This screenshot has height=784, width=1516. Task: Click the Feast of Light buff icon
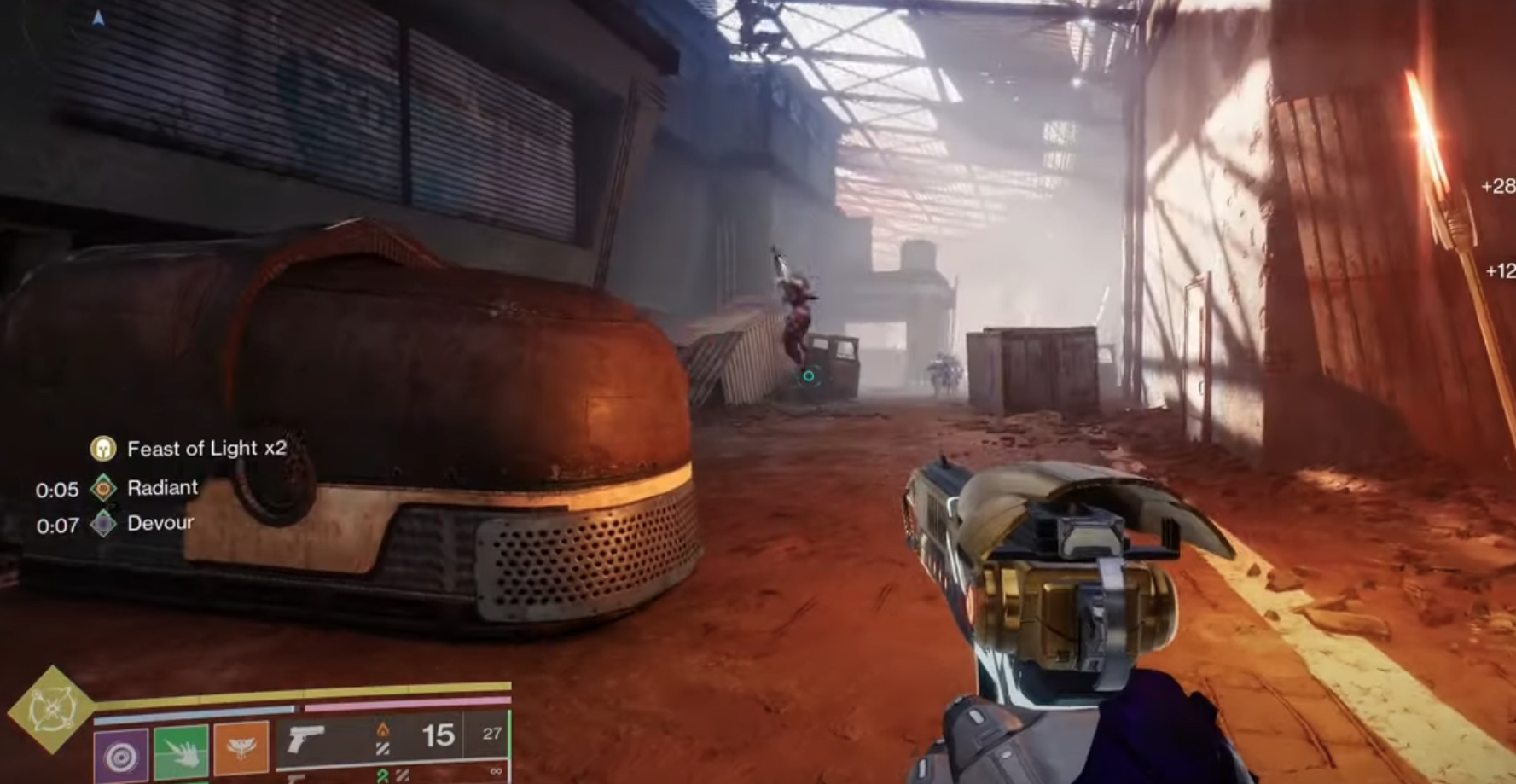103,449
